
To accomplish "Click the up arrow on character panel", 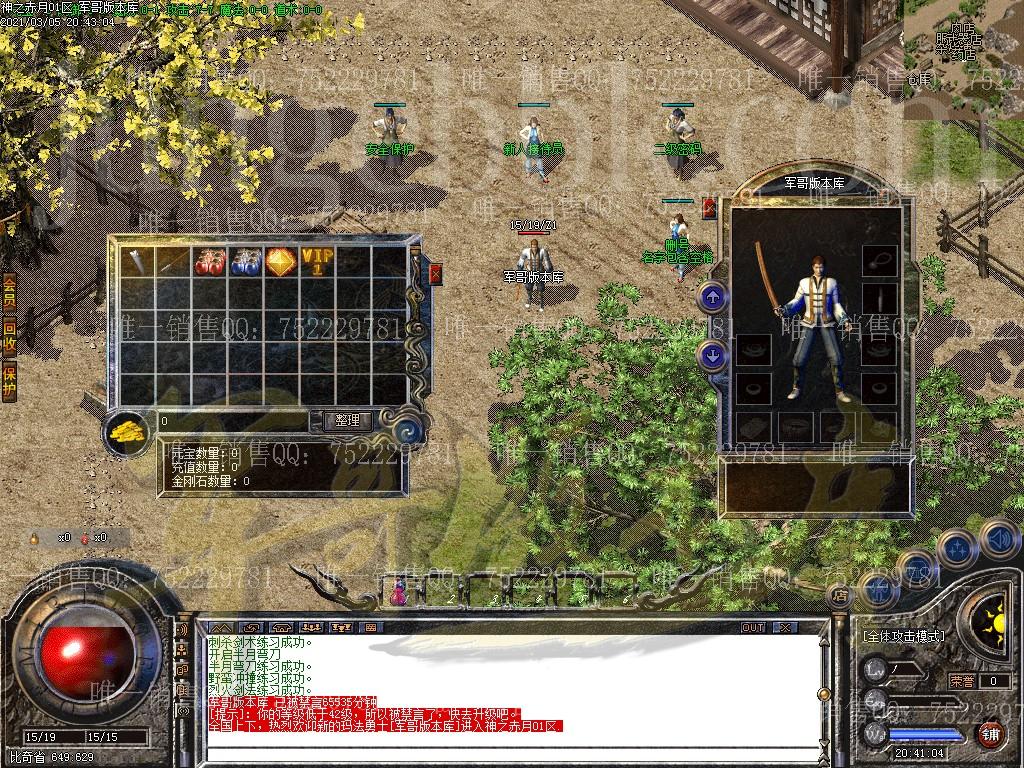I will (712, 296).
